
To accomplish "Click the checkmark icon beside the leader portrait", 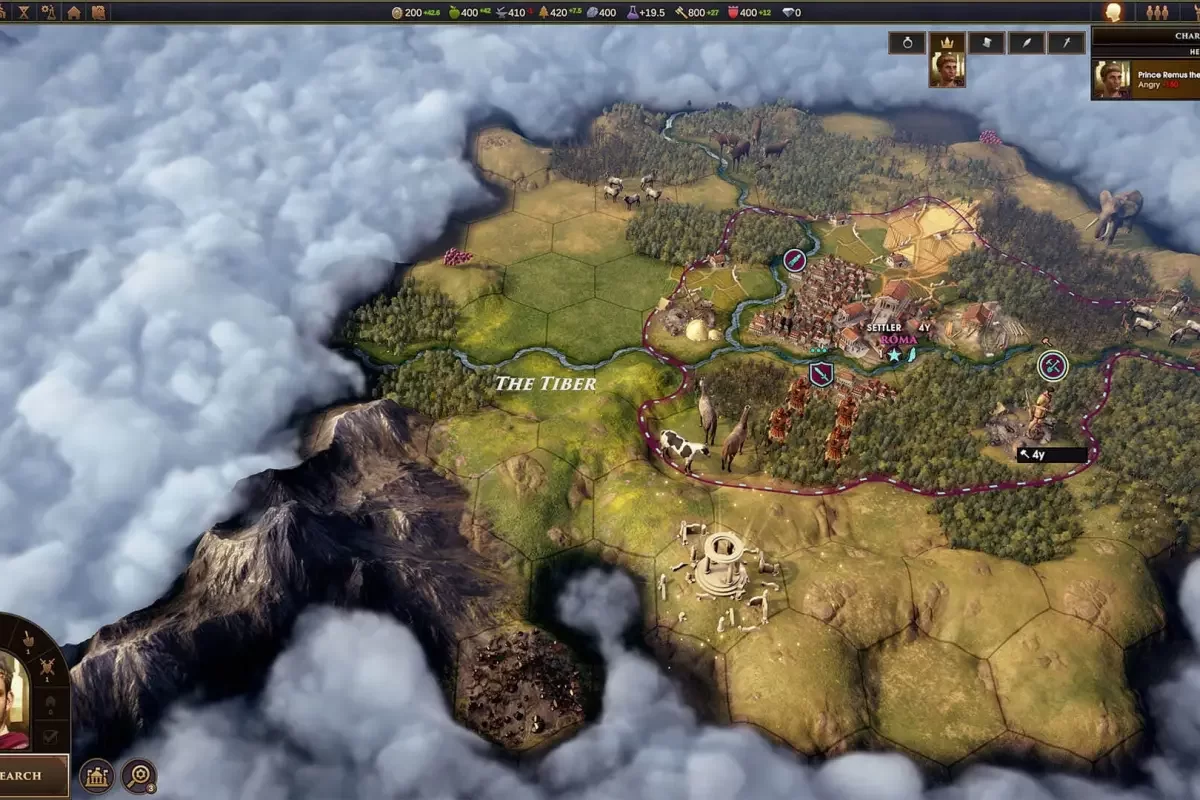I will pyautogui.click(x=50, y=737).
